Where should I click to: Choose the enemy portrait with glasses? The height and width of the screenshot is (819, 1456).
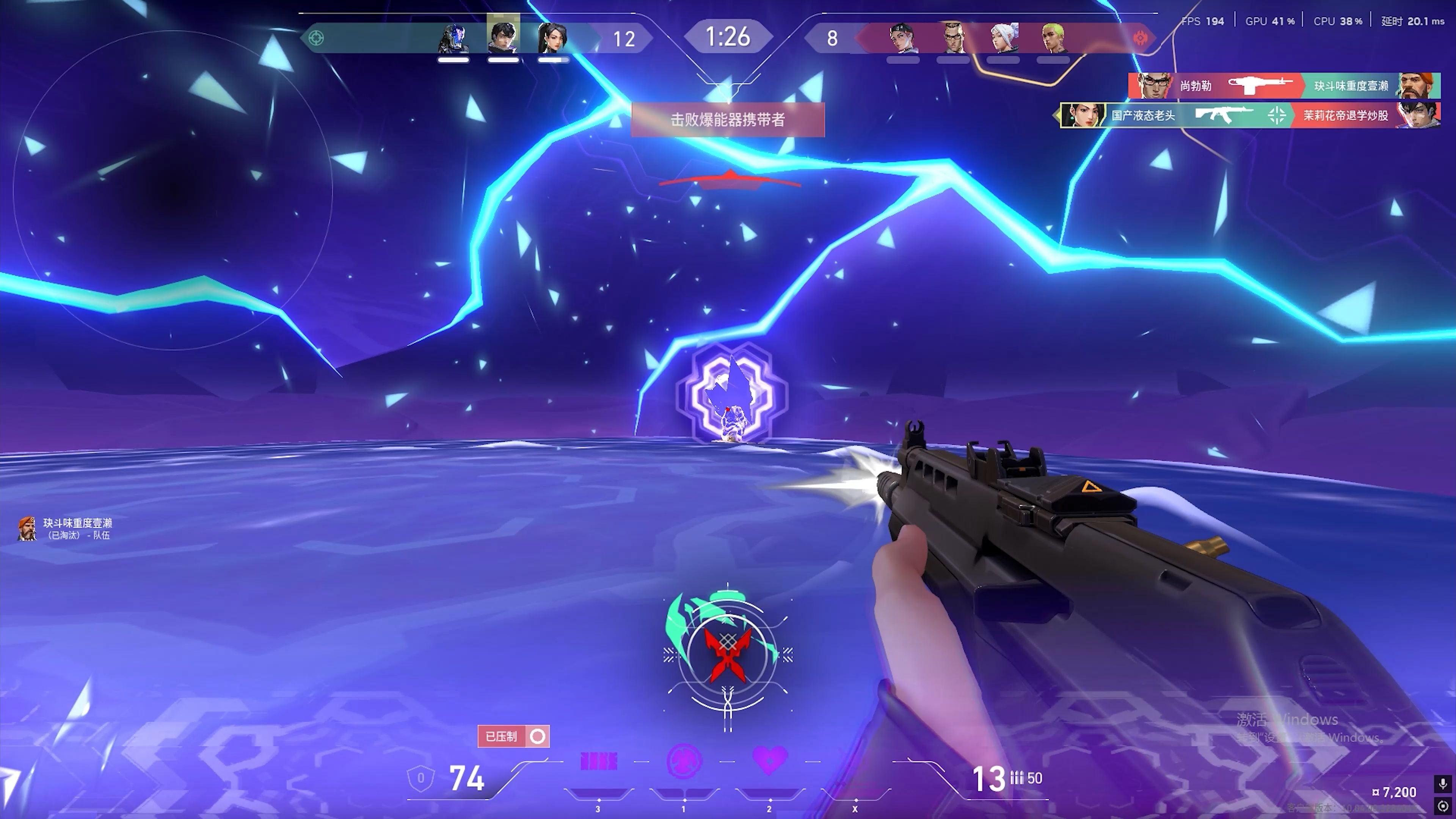coord(954,38)
